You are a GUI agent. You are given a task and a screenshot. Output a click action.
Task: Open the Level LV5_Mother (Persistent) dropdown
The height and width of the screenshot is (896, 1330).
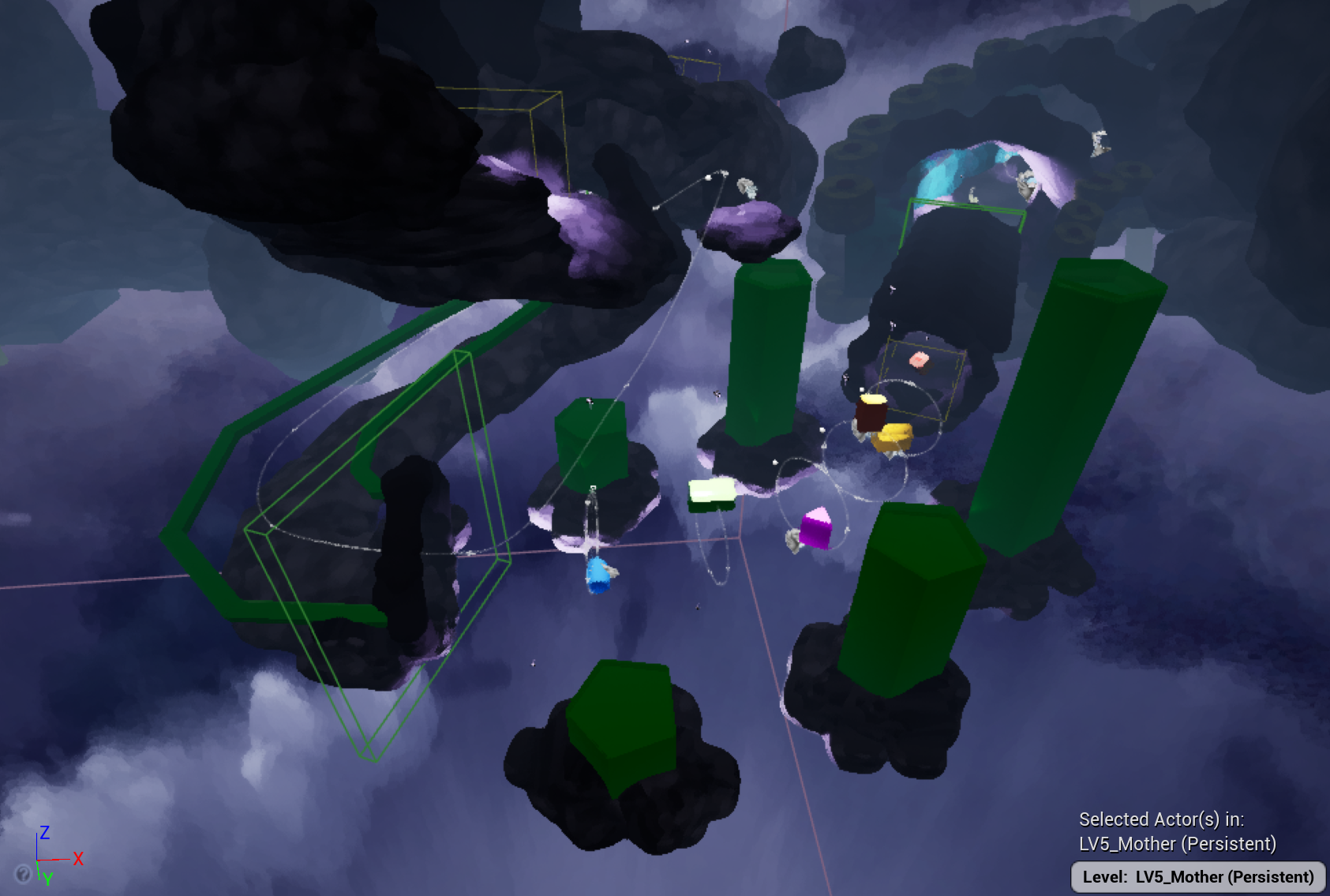click(x=1197, y=877)
